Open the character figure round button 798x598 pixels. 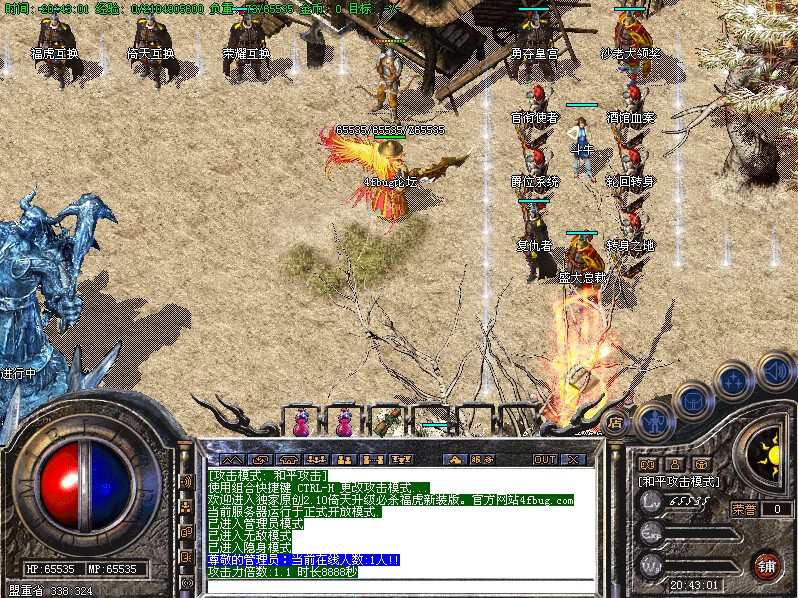tap(654, 421)
